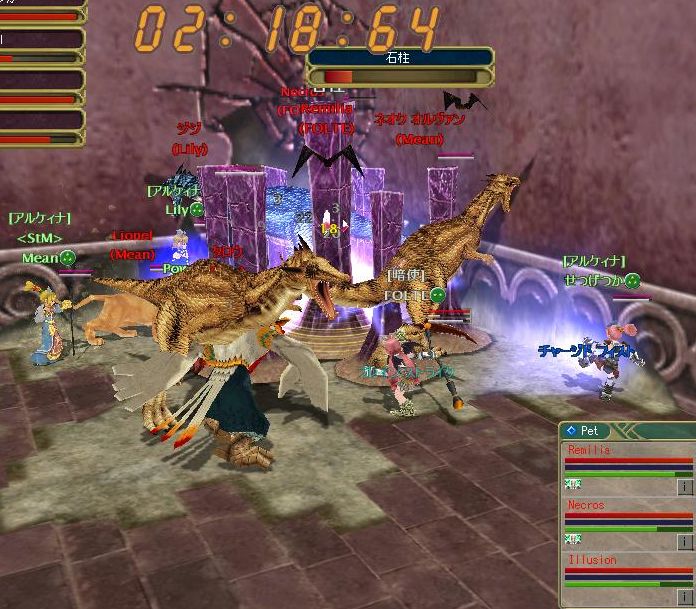Click the status buff icon under Necros

click(x=574, y=539)
